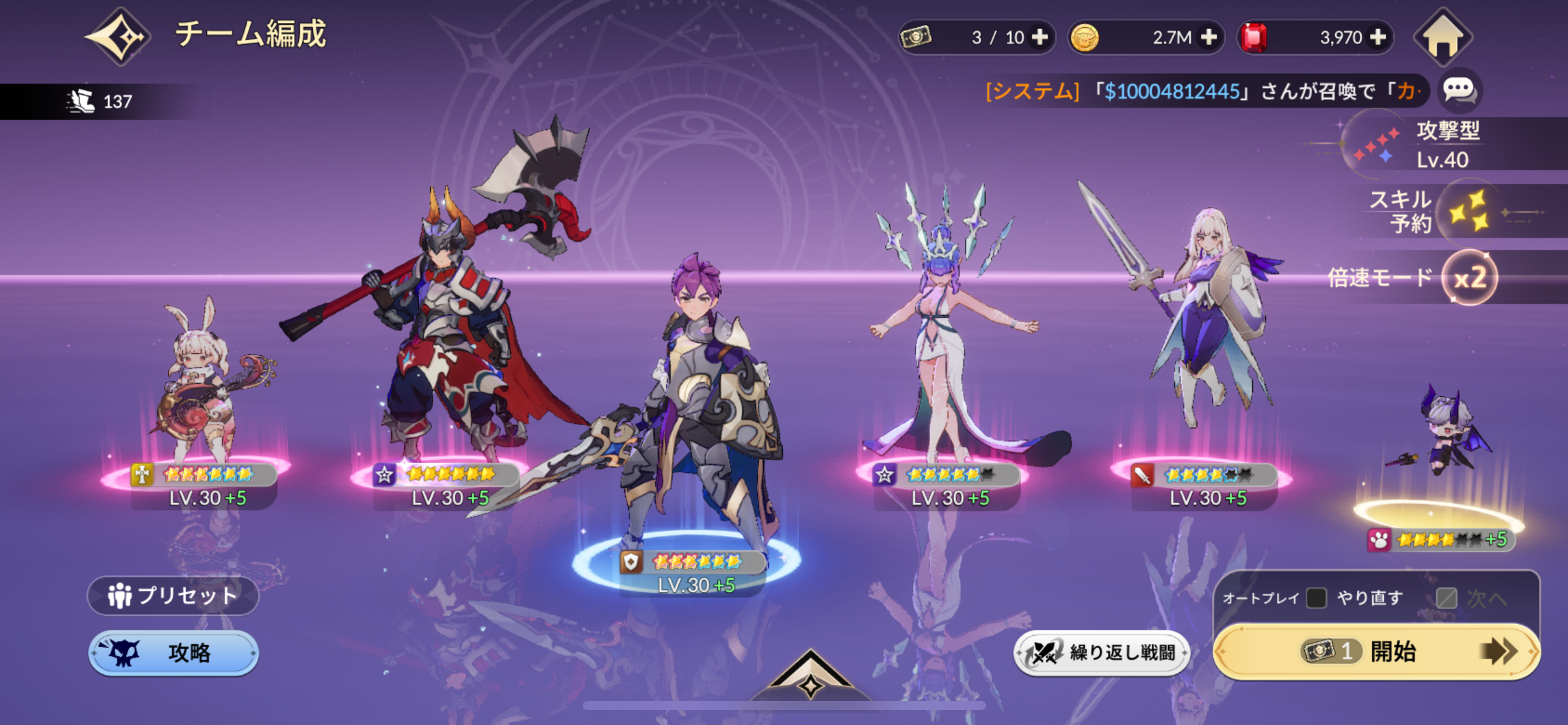Select the red-armored axe warrior slot

[x=446, y=347]
